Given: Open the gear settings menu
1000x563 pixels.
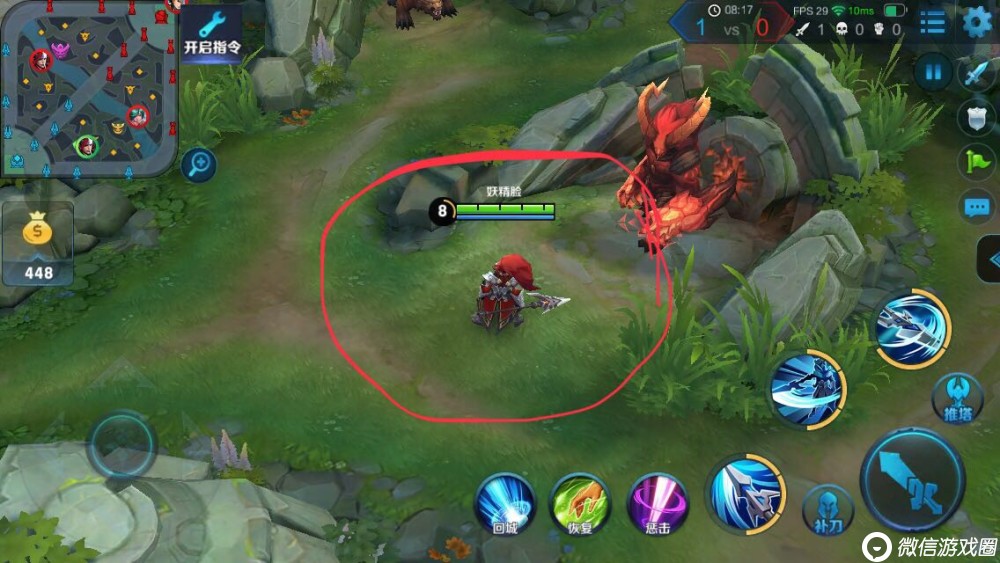Looking at the screenshot, I should pyautogui.click(x=976, y=22).
